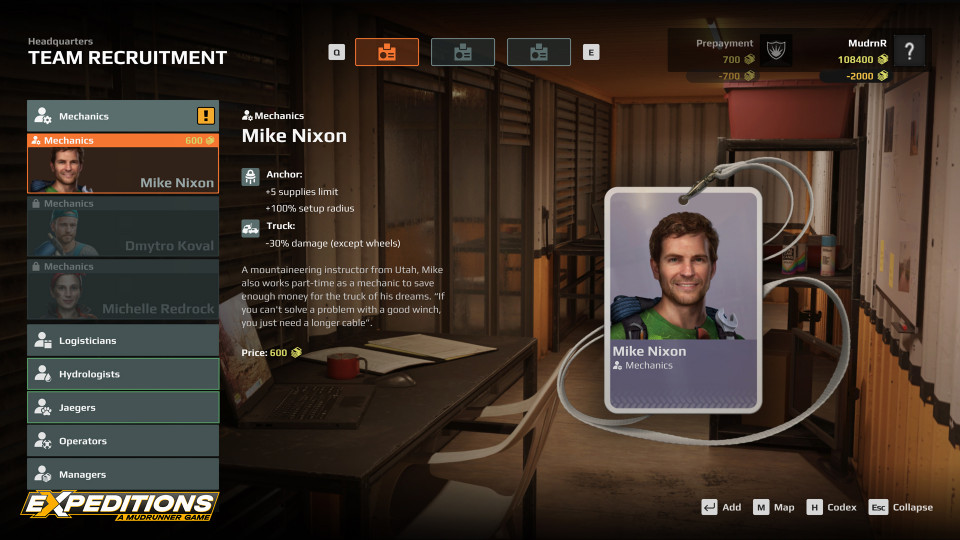
Task: Collapse the recruitment list
Action: click(x=900, y=507)
